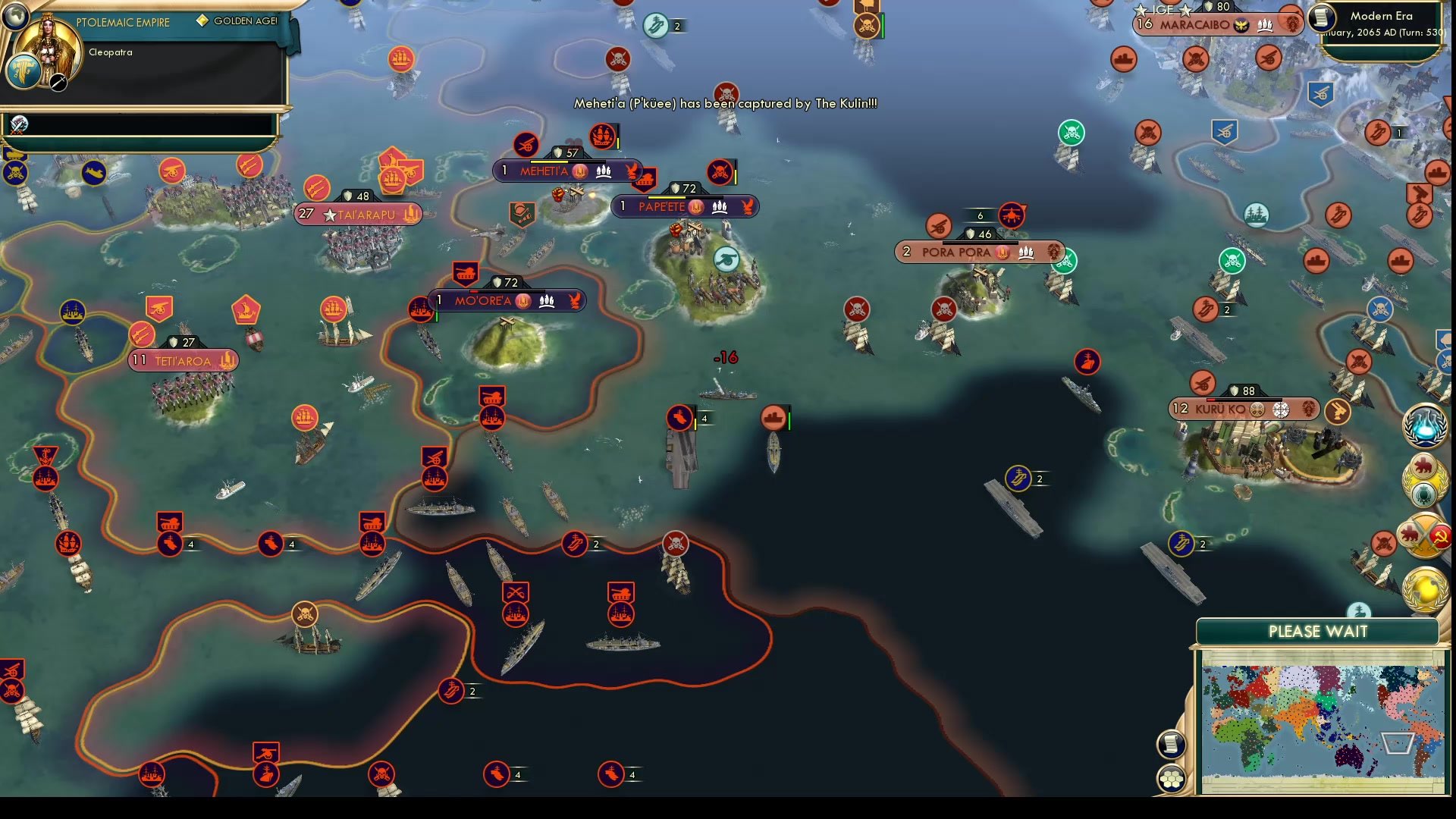
Task: Select the carrier unit flag showing strength 4
Action: pyautogui.click(x=682, y=418)
